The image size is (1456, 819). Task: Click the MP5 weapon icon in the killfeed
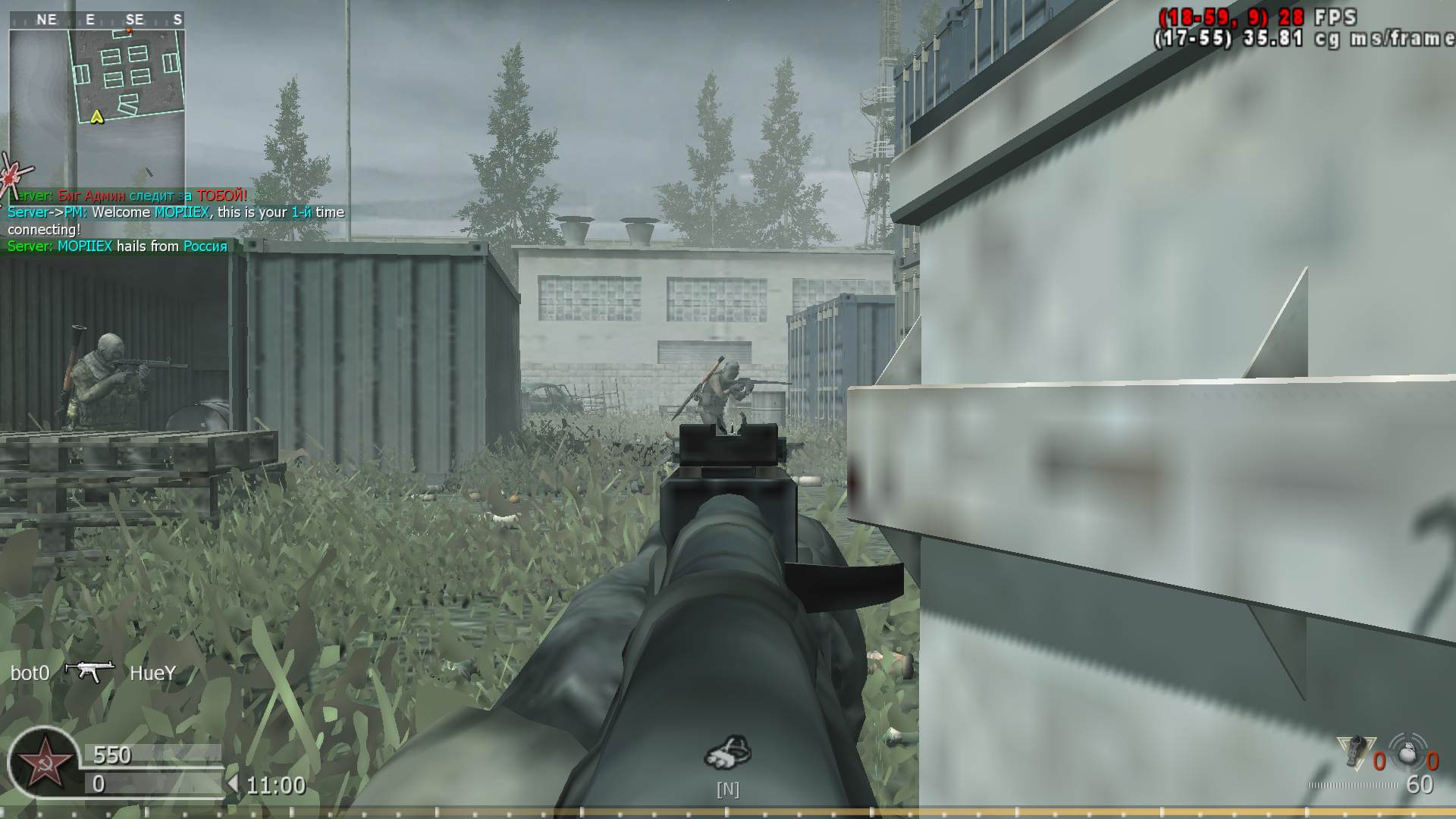tap(89, 672)
